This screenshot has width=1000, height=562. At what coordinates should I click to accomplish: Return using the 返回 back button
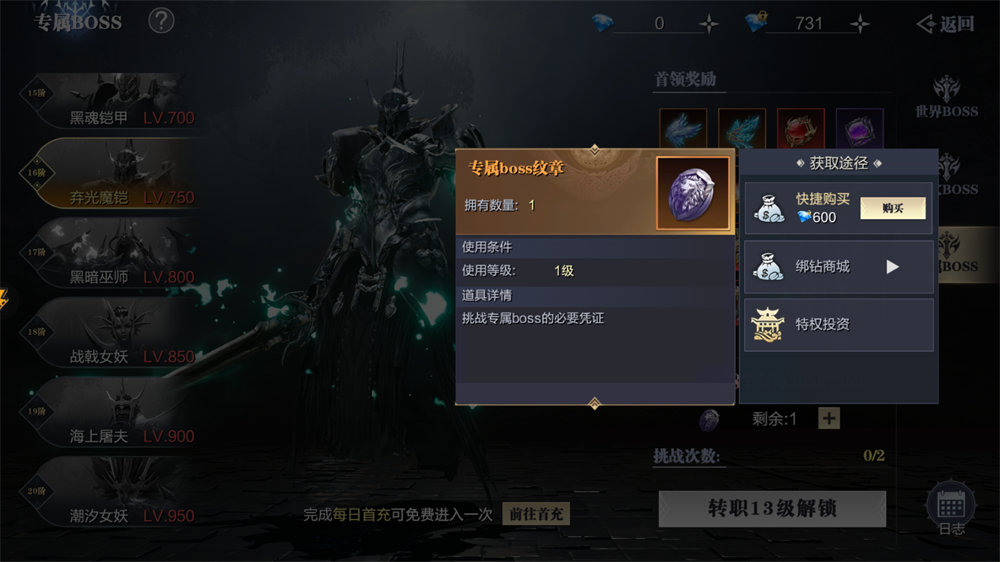click(946, 24)
